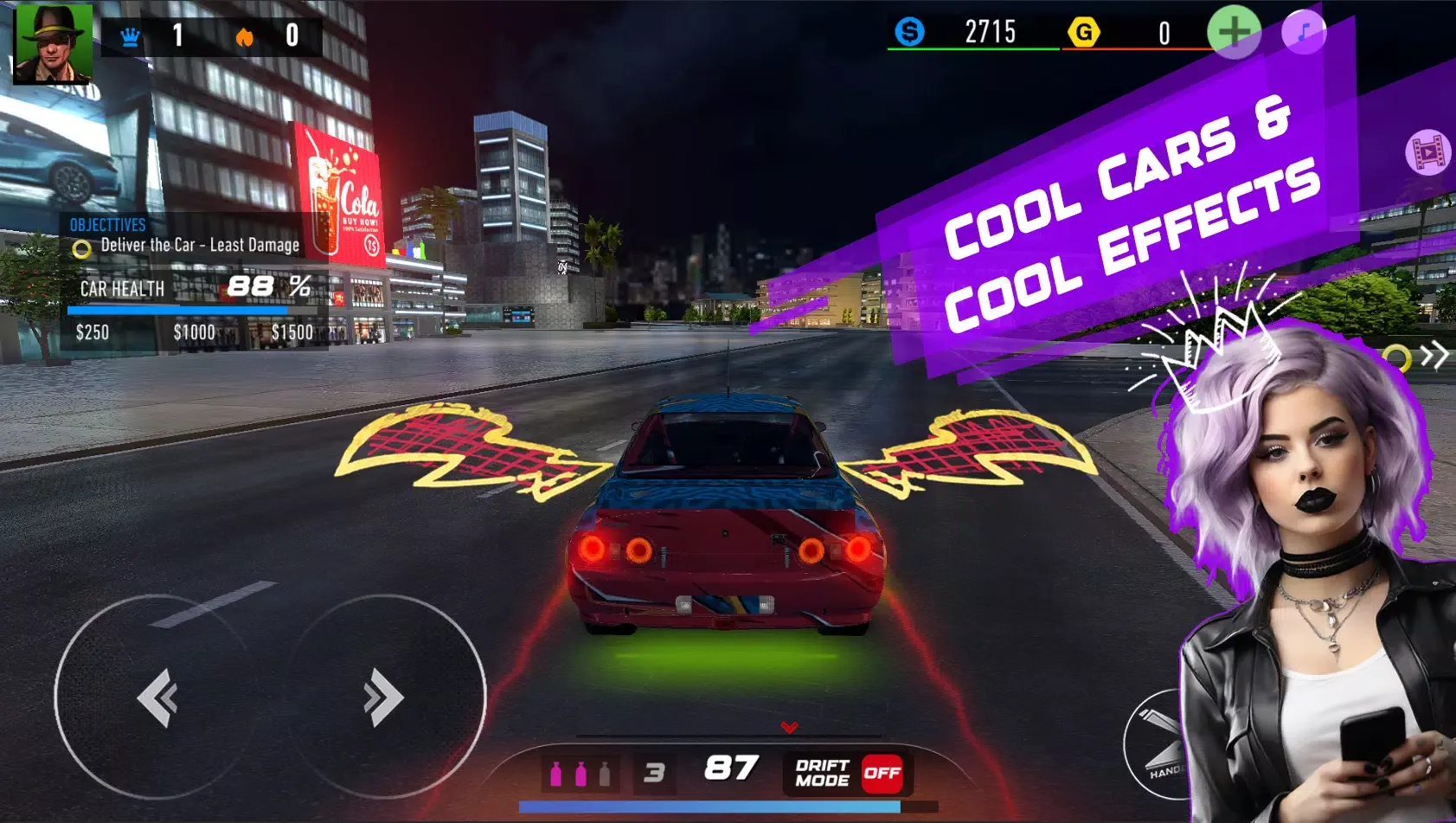Toggle Drift Mode OFF switch
Image resolution: width=1456 pixels, height=823 pixels.
pyautogui.click(x=881, y=773)
